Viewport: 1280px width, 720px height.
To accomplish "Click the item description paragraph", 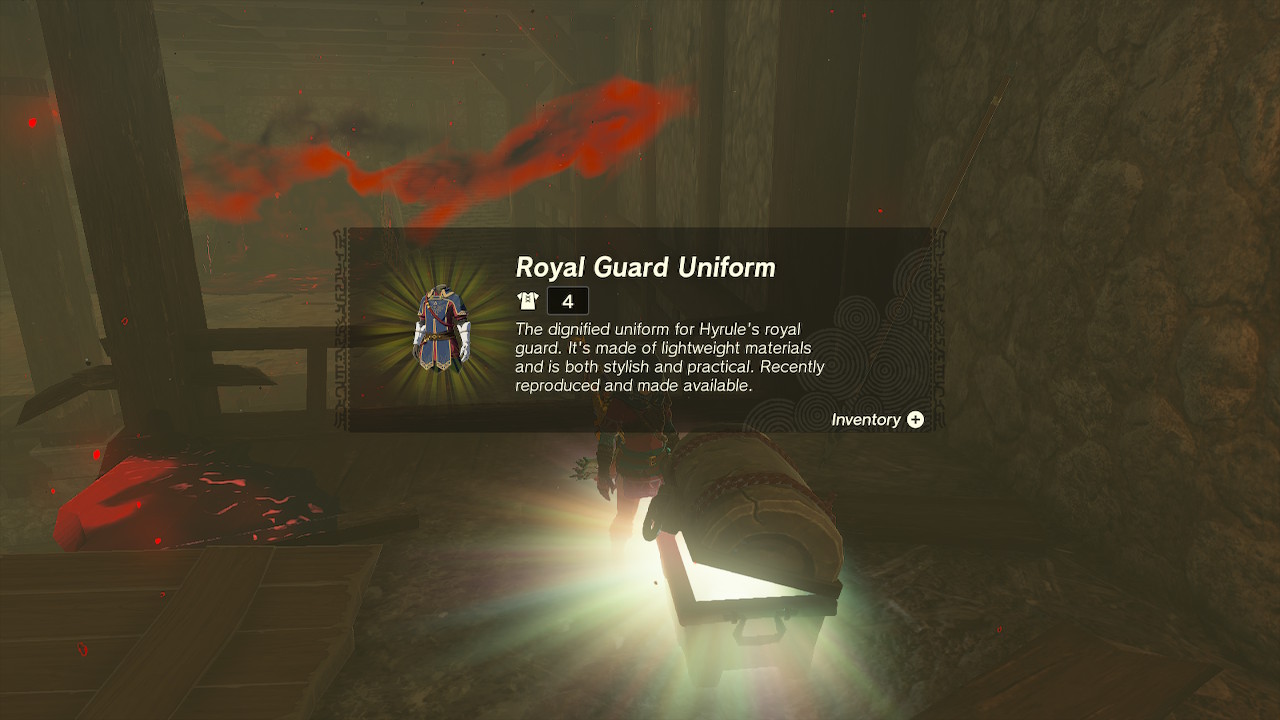I will 665,355.
